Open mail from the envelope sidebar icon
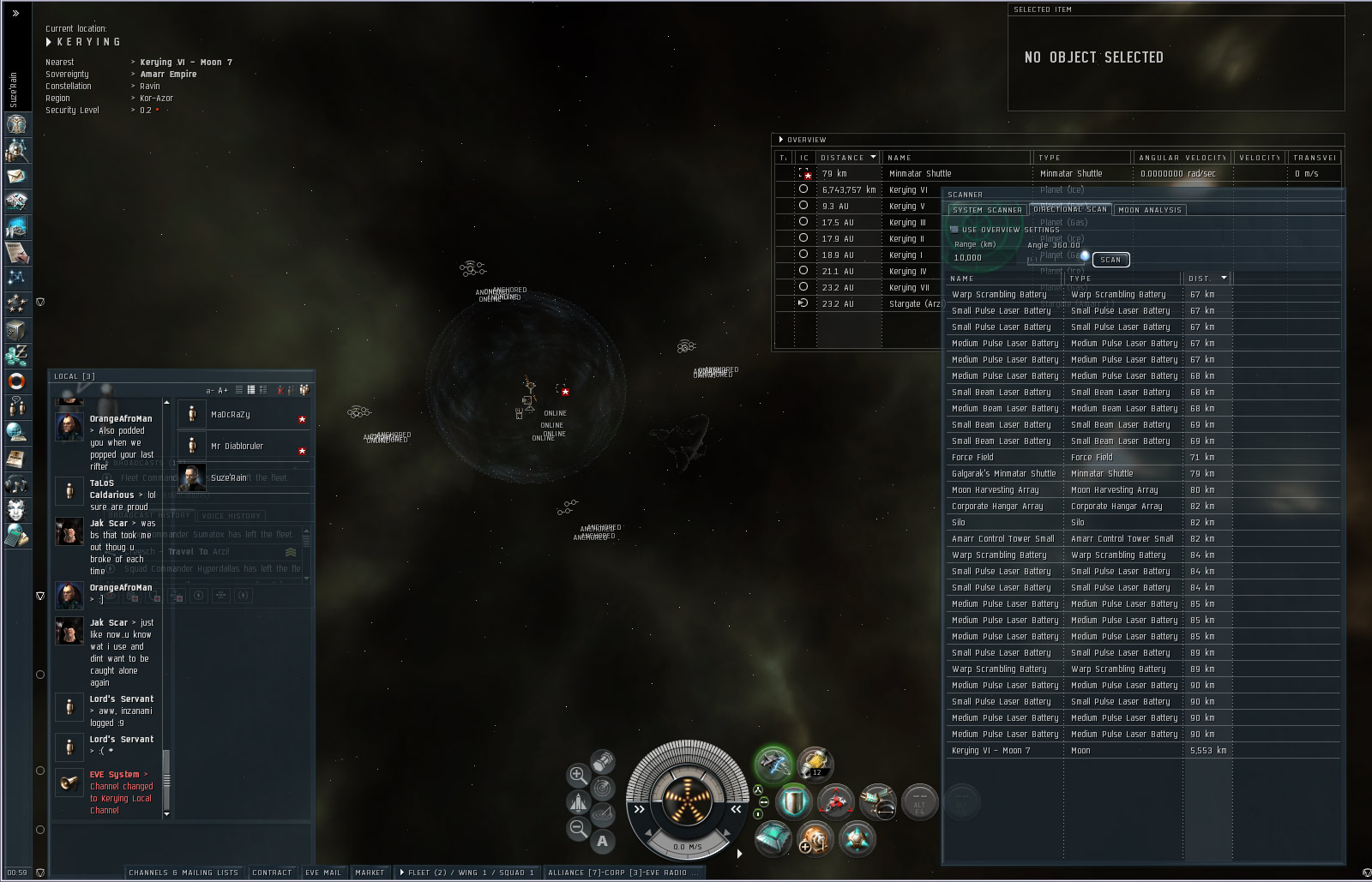Image resolution: width=1372 pixels, height=882 pixels. [x=16, y=177]
